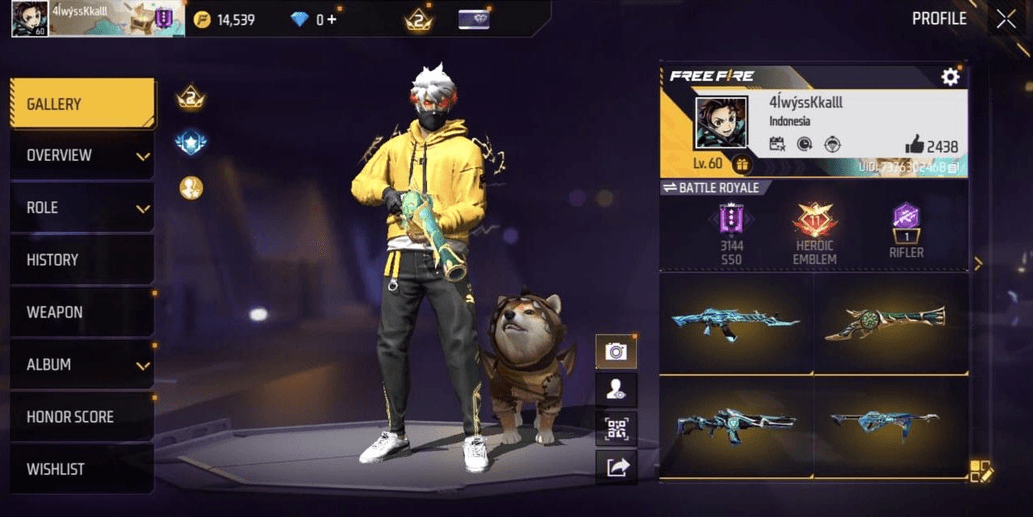
Task: Share the profile with the arrow button
Action: (615, 466)
